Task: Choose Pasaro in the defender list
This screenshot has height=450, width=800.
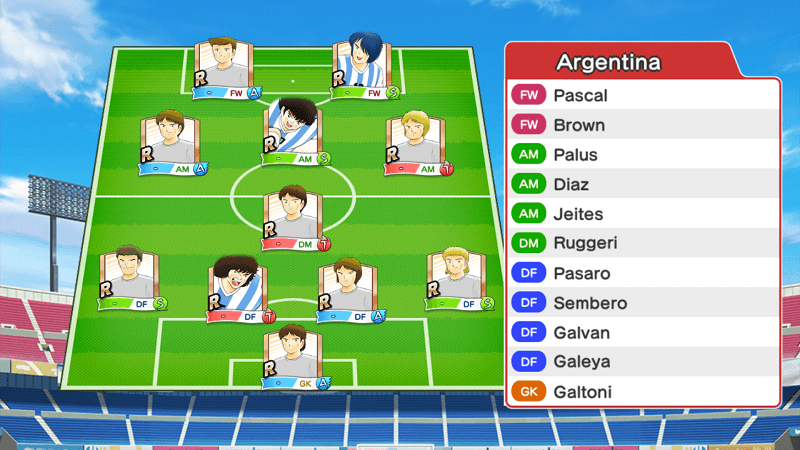Action: [642, 273]
